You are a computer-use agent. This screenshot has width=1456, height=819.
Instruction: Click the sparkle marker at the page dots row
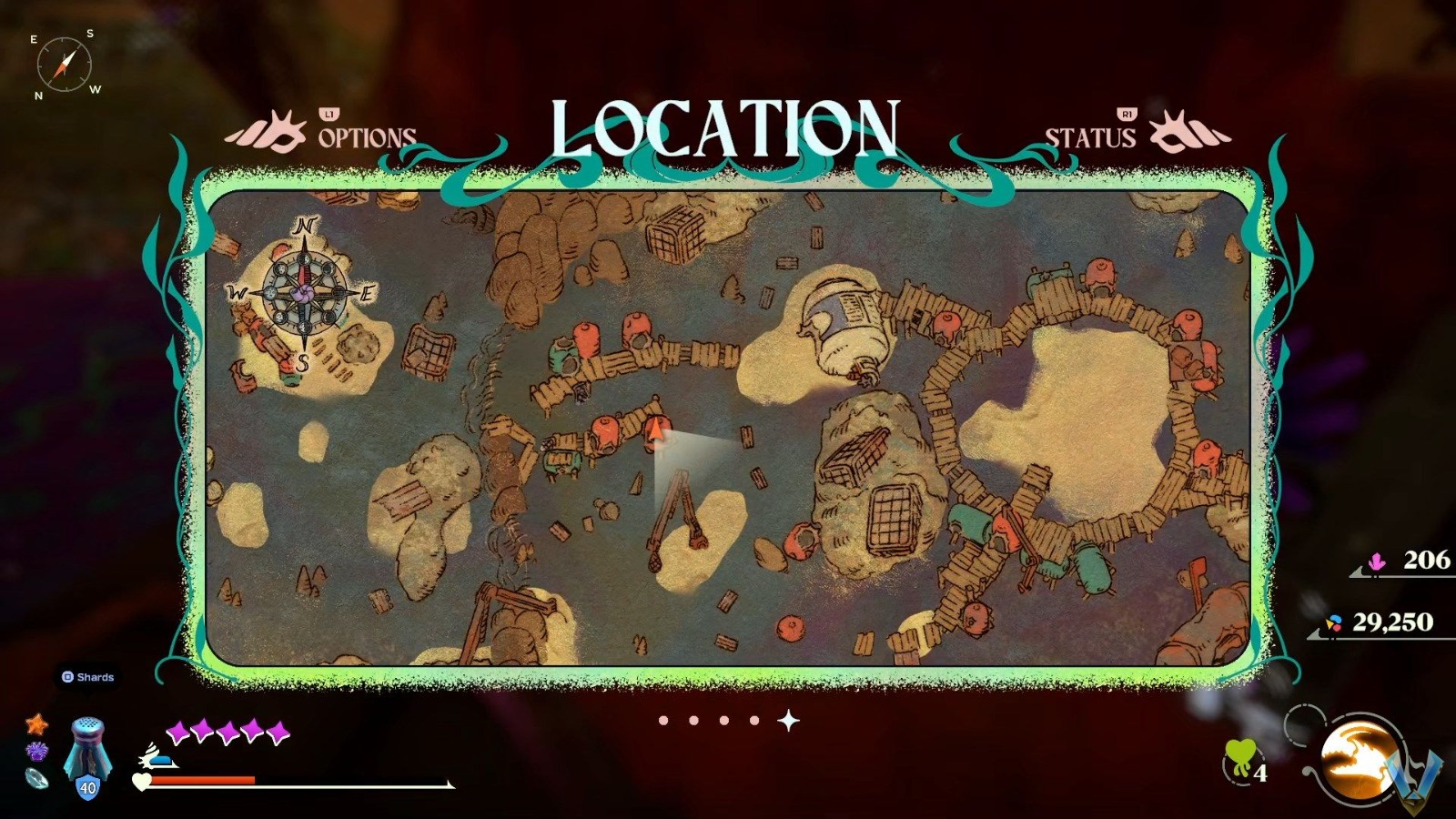788,719
